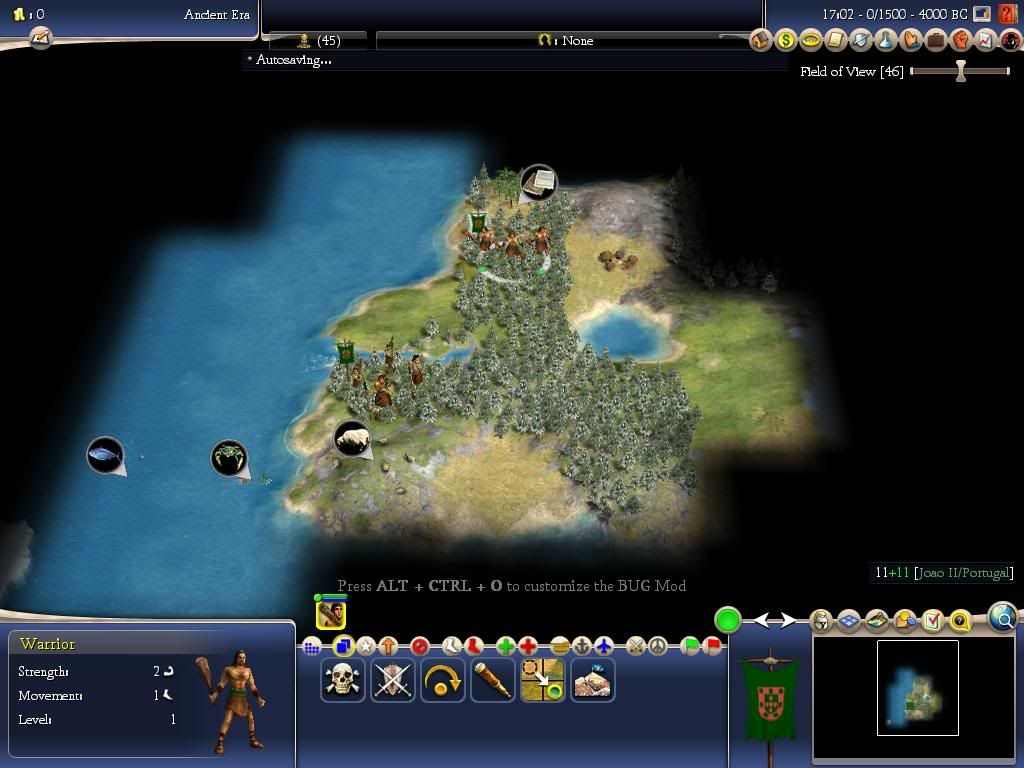Image resolution: width=1024 pixels, height=768 pixels.
Task: Open the Technology Advisor flask icon
Action: pos(885,41)
